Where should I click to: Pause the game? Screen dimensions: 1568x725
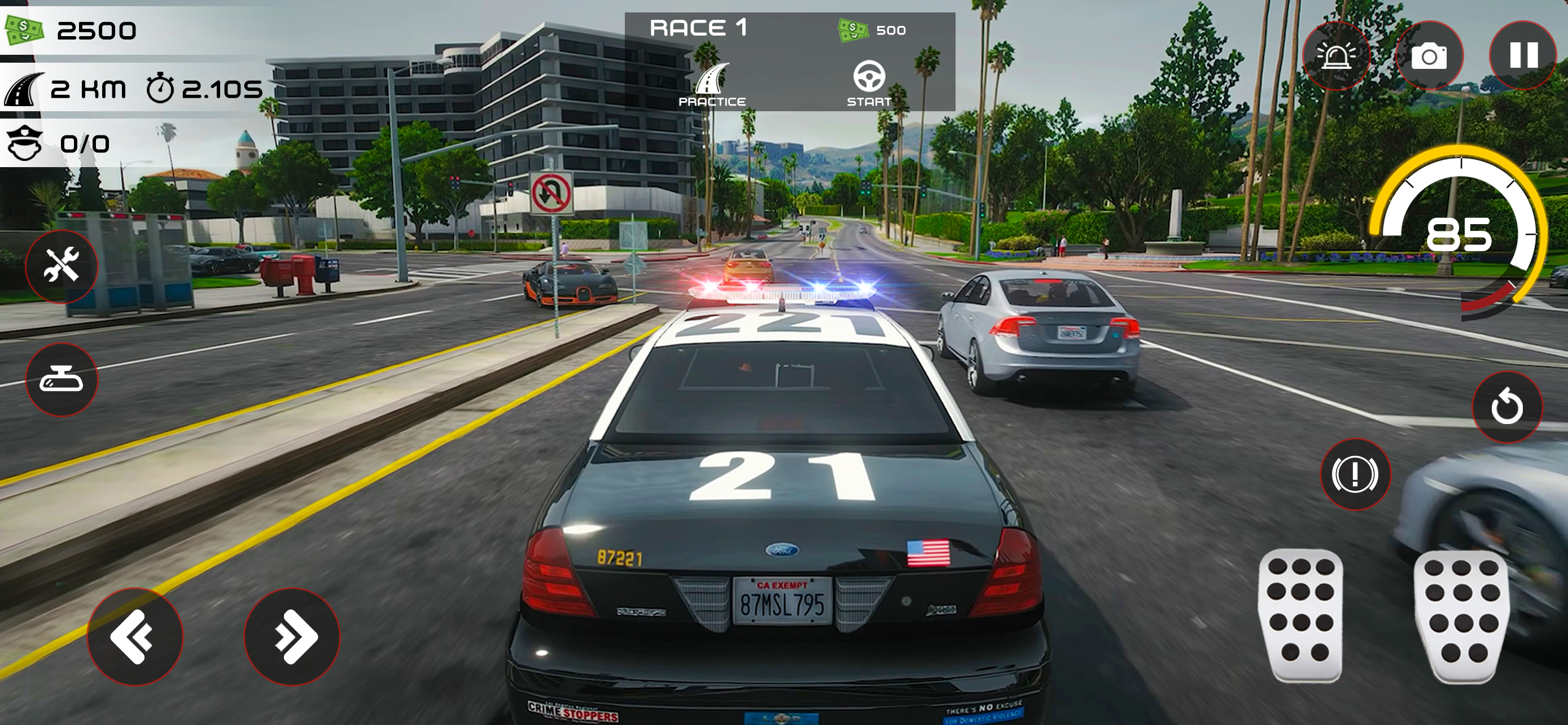pos(1522,55)
